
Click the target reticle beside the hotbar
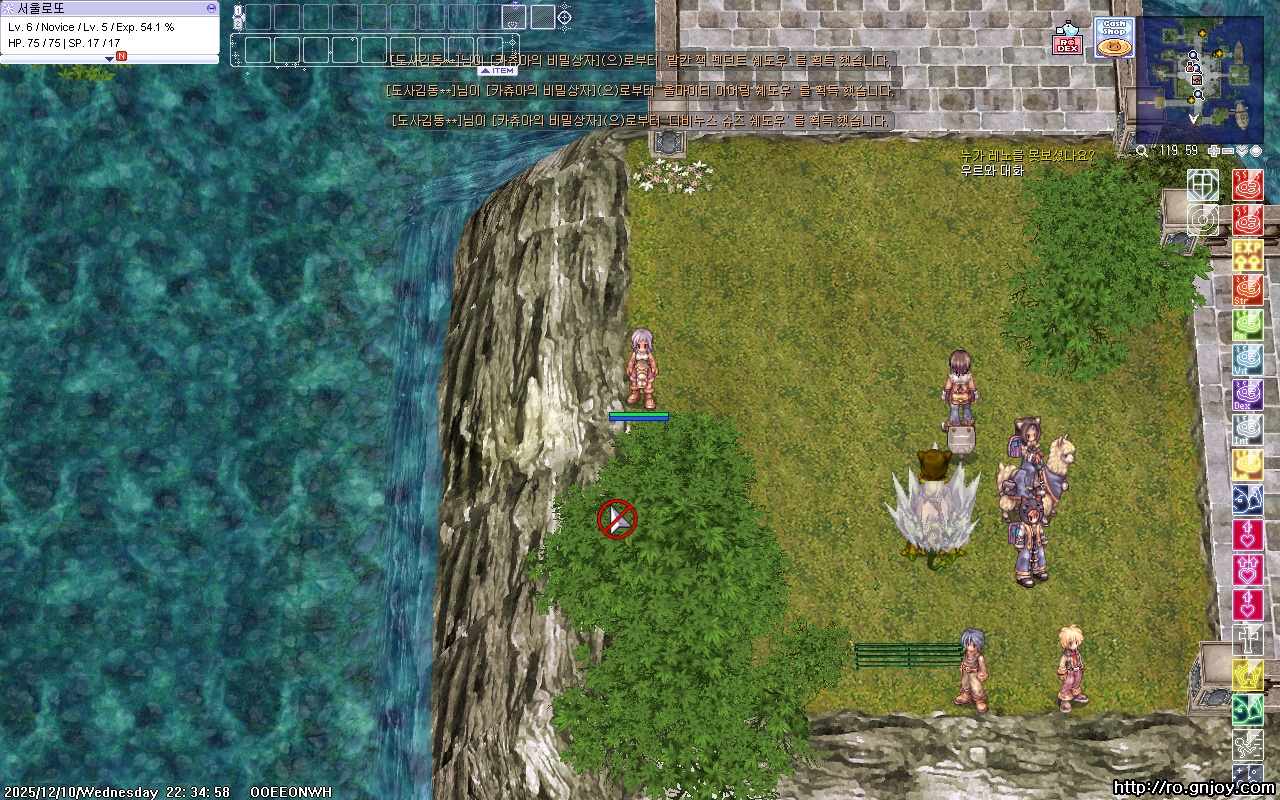[x=564, y=16]
